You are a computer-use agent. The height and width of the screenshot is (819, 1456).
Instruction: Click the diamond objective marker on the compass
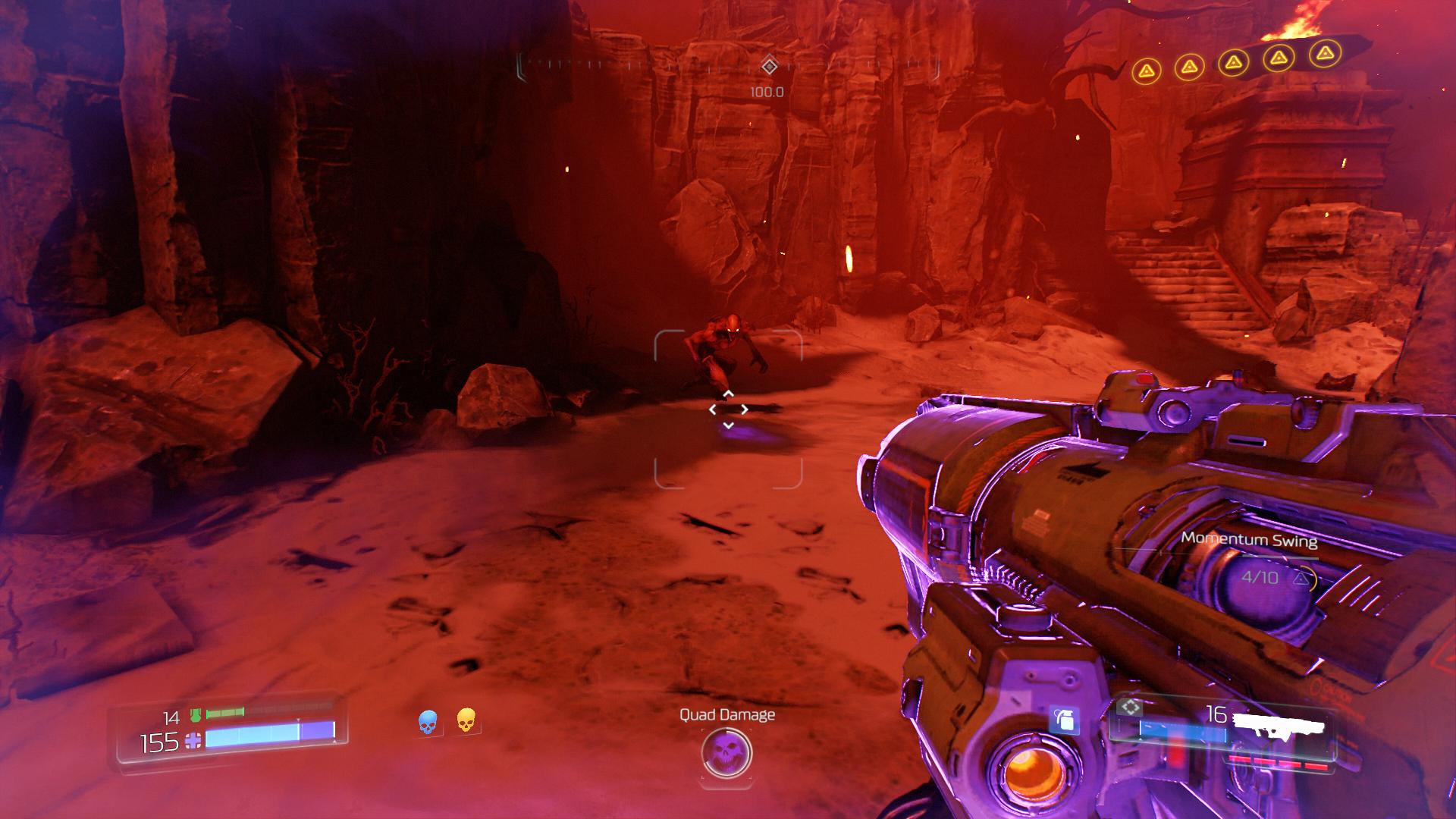[x=769, y=67]
